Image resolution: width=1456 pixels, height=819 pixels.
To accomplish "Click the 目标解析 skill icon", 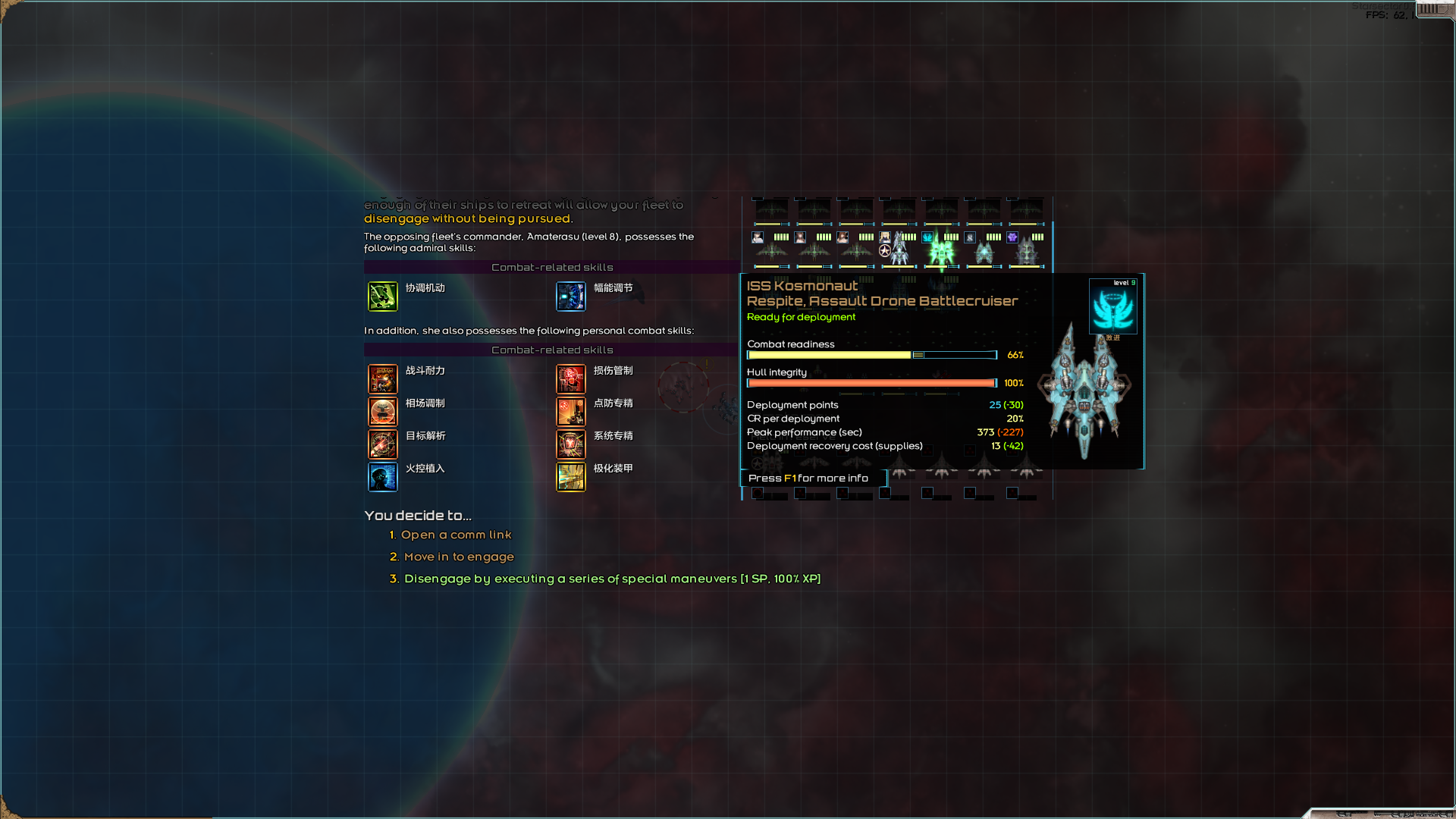I will (383, 444).
